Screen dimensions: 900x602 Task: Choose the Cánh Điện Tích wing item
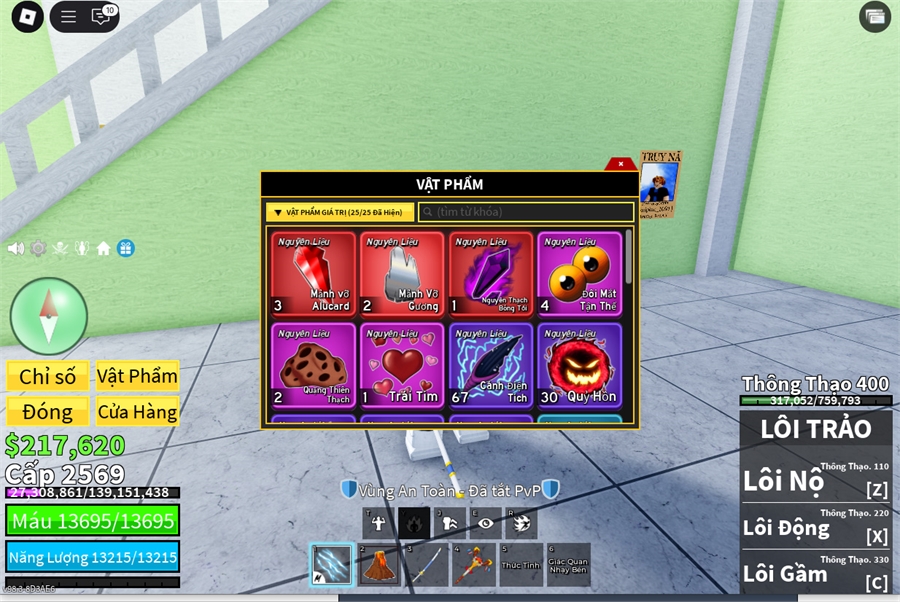(x=490, y=365)
